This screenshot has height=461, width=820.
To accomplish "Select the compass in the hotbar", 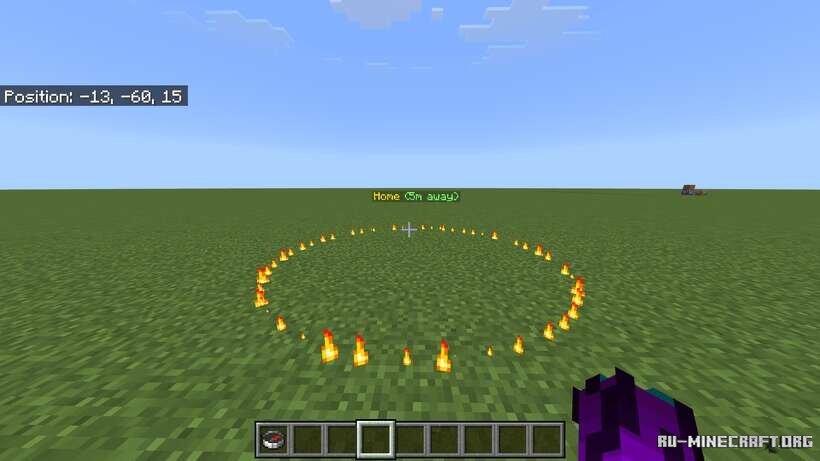I will pyautogui.click(x=273, y=439).
